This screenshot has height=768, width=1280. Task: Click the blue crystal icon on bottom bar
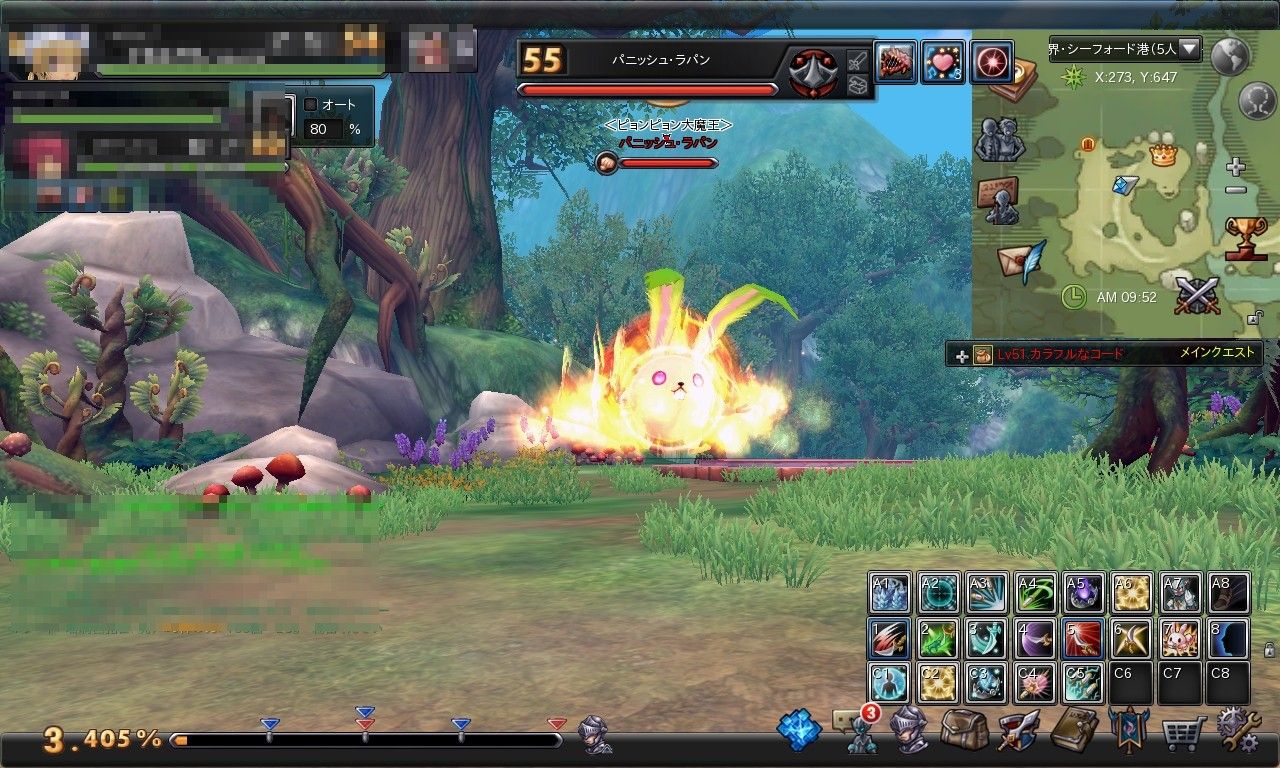tap(799, 731)
